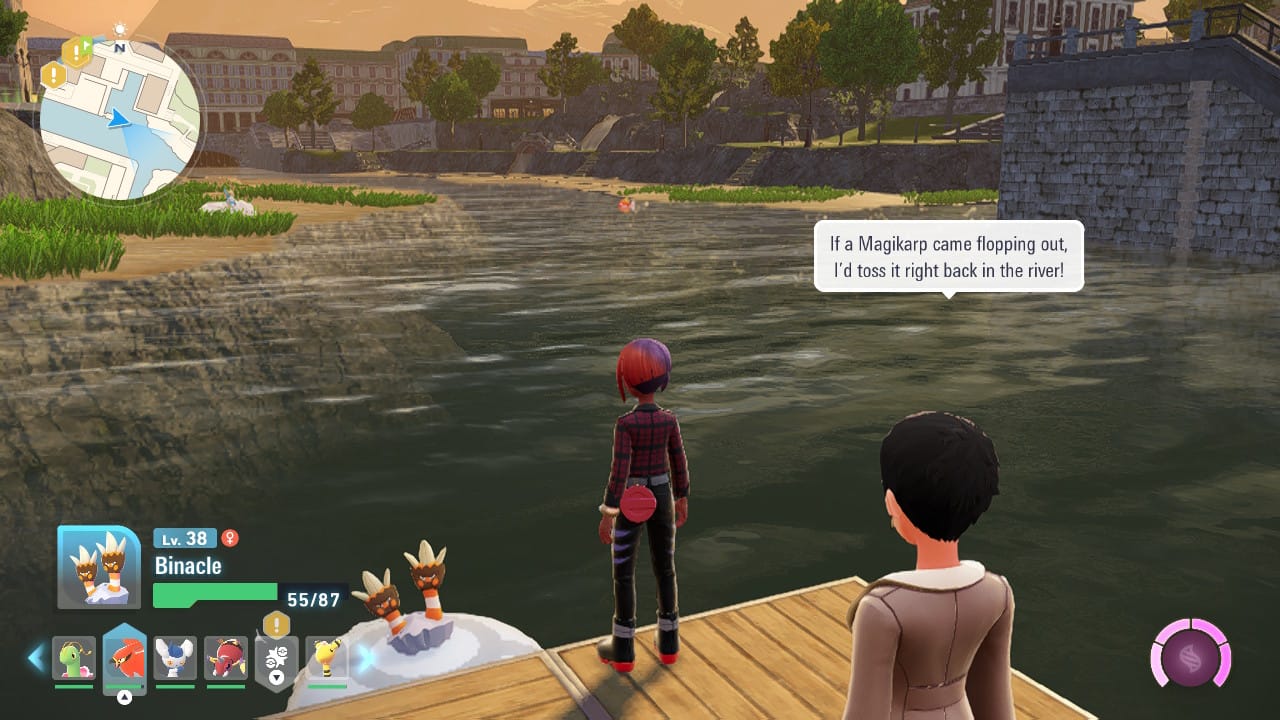Expand Talonflame's options via the up arrow chevron
This screenshot has width=1280, height=720.
125,695
